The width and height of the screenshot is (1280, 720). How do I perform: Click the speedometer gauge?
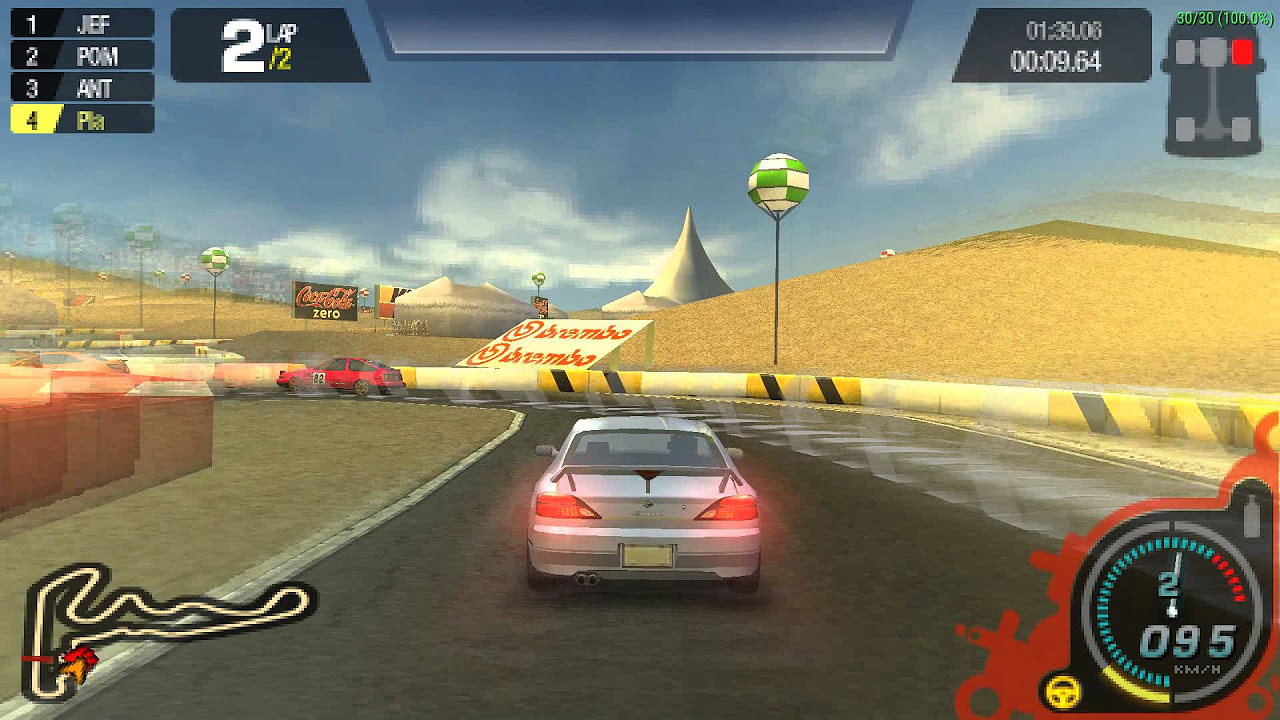pyautogui.click(x=1168, y=601)
